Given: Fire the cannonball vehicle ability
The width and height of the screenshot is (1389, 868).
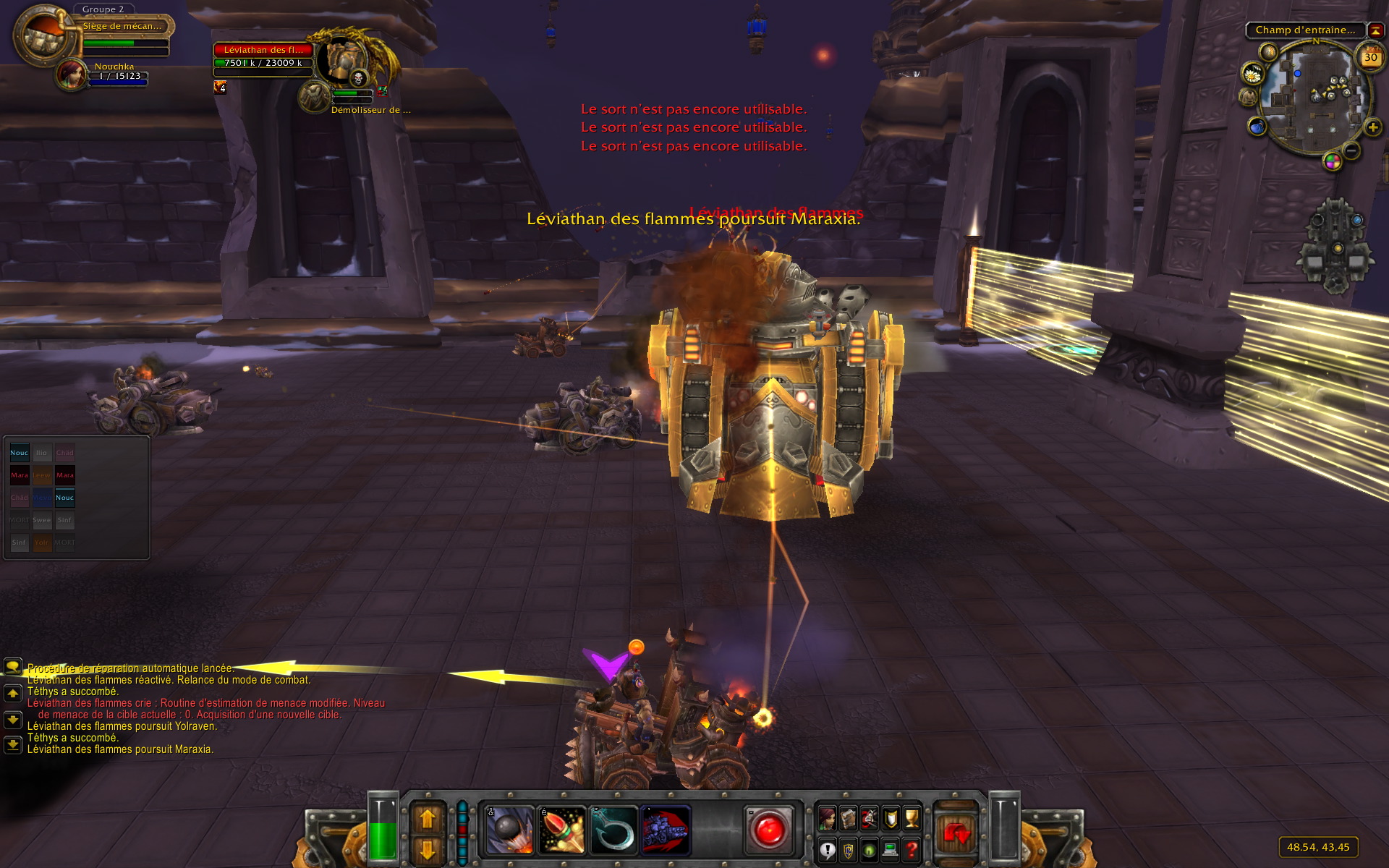Looking at the screenshot, I should [509, 830].
